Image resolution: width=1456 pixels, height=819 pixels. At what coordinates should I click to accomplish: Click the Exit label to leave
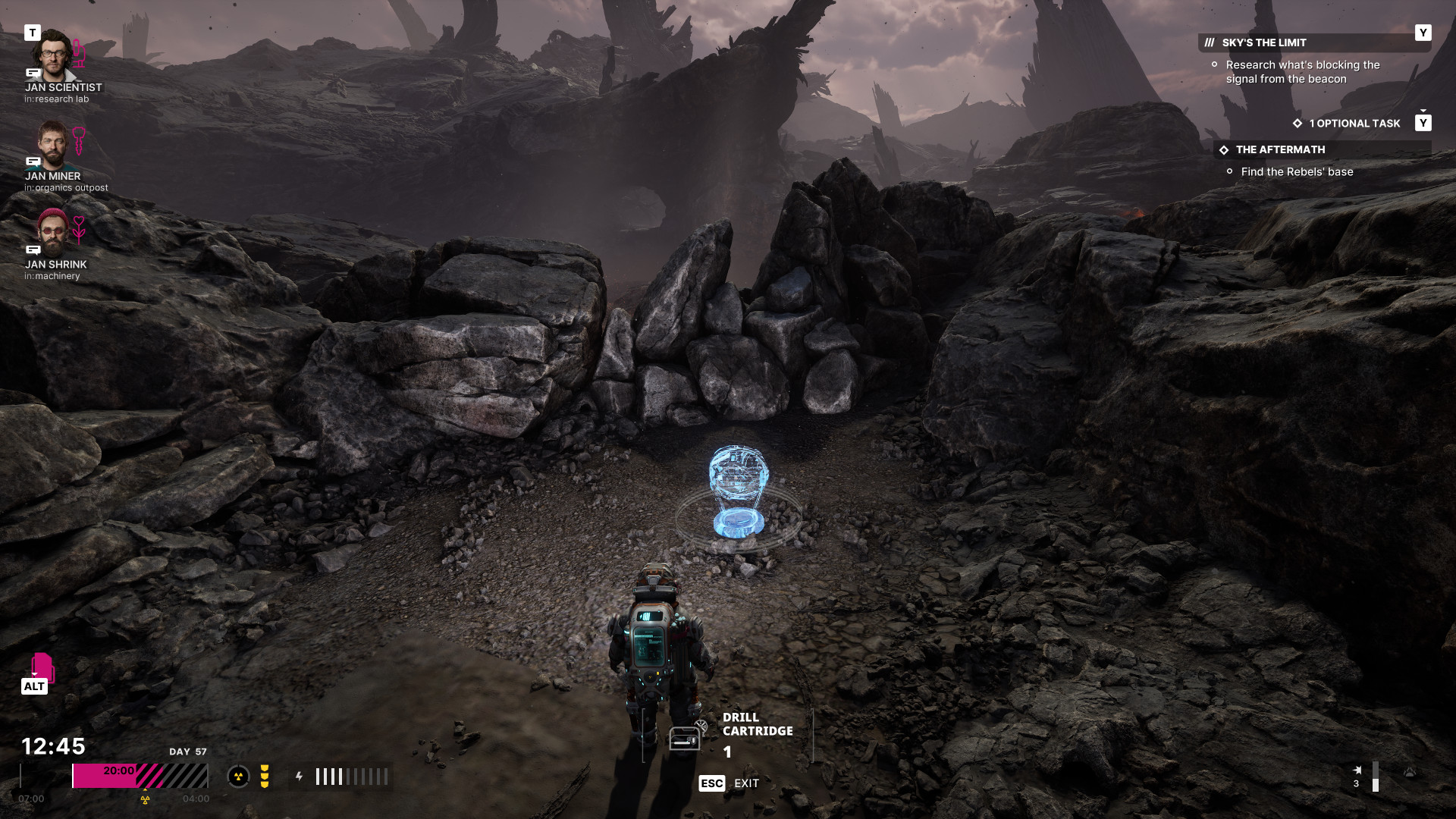point(746,783)
